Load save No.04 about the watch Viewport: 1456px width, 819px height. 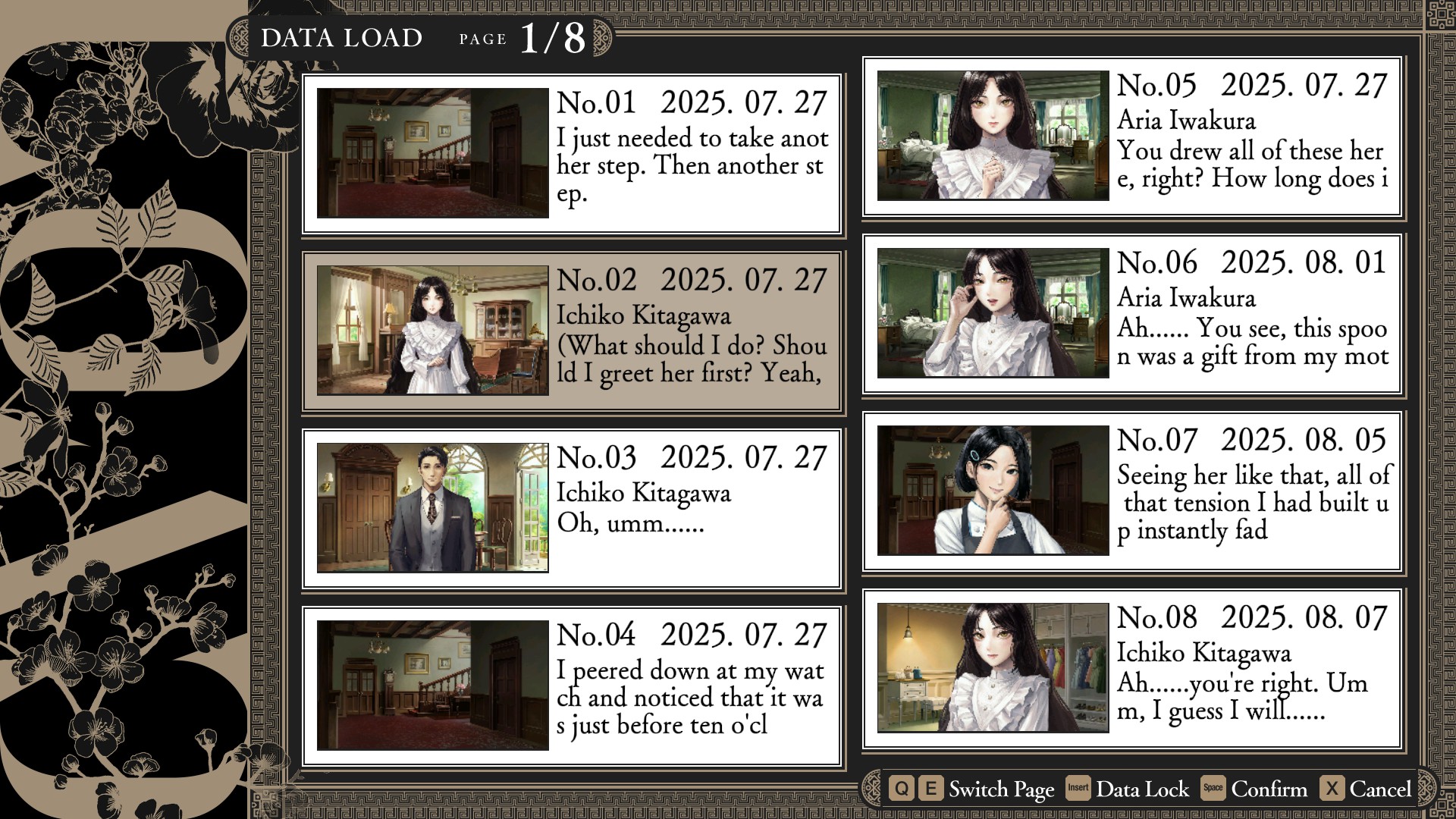(x=572, y=686)
